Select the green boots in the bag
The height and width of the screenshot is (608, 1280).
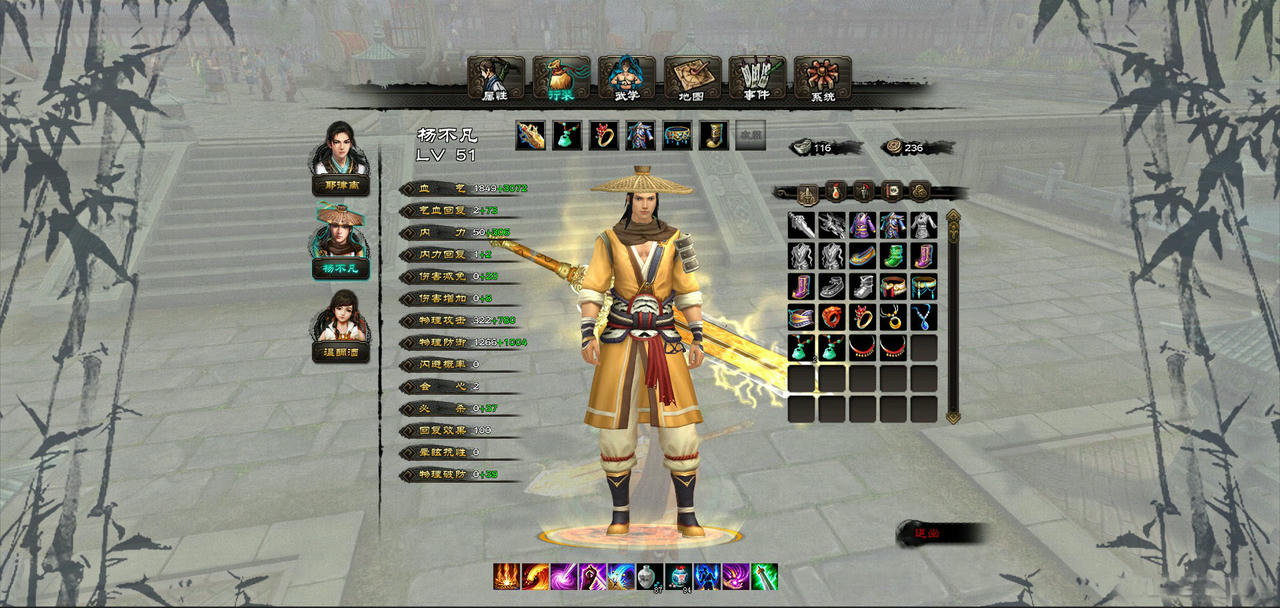(893, 256)
